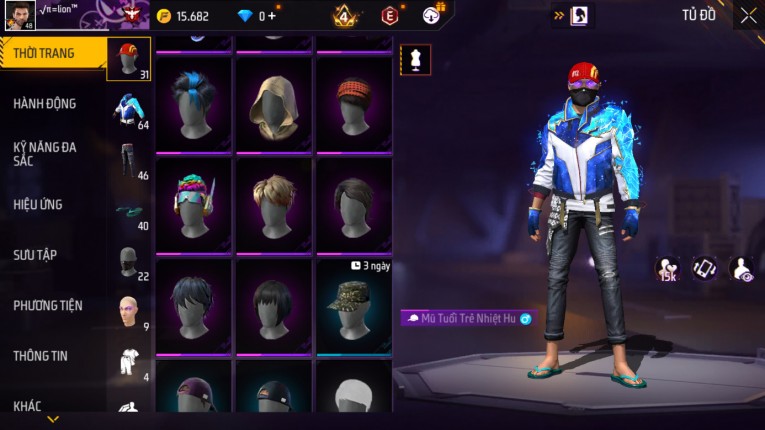The height and width of the screenshot is (430, 765).
Task: Toggle the mannequin preview button
Action: (415, 59)
